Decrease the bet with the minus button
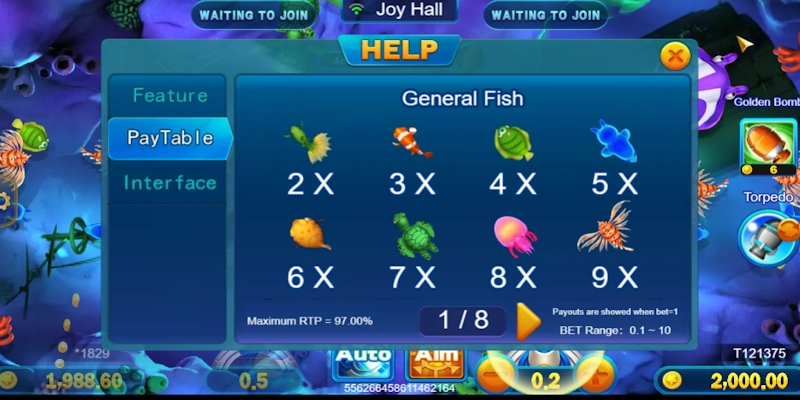800x400 pixels. point(491,379)
